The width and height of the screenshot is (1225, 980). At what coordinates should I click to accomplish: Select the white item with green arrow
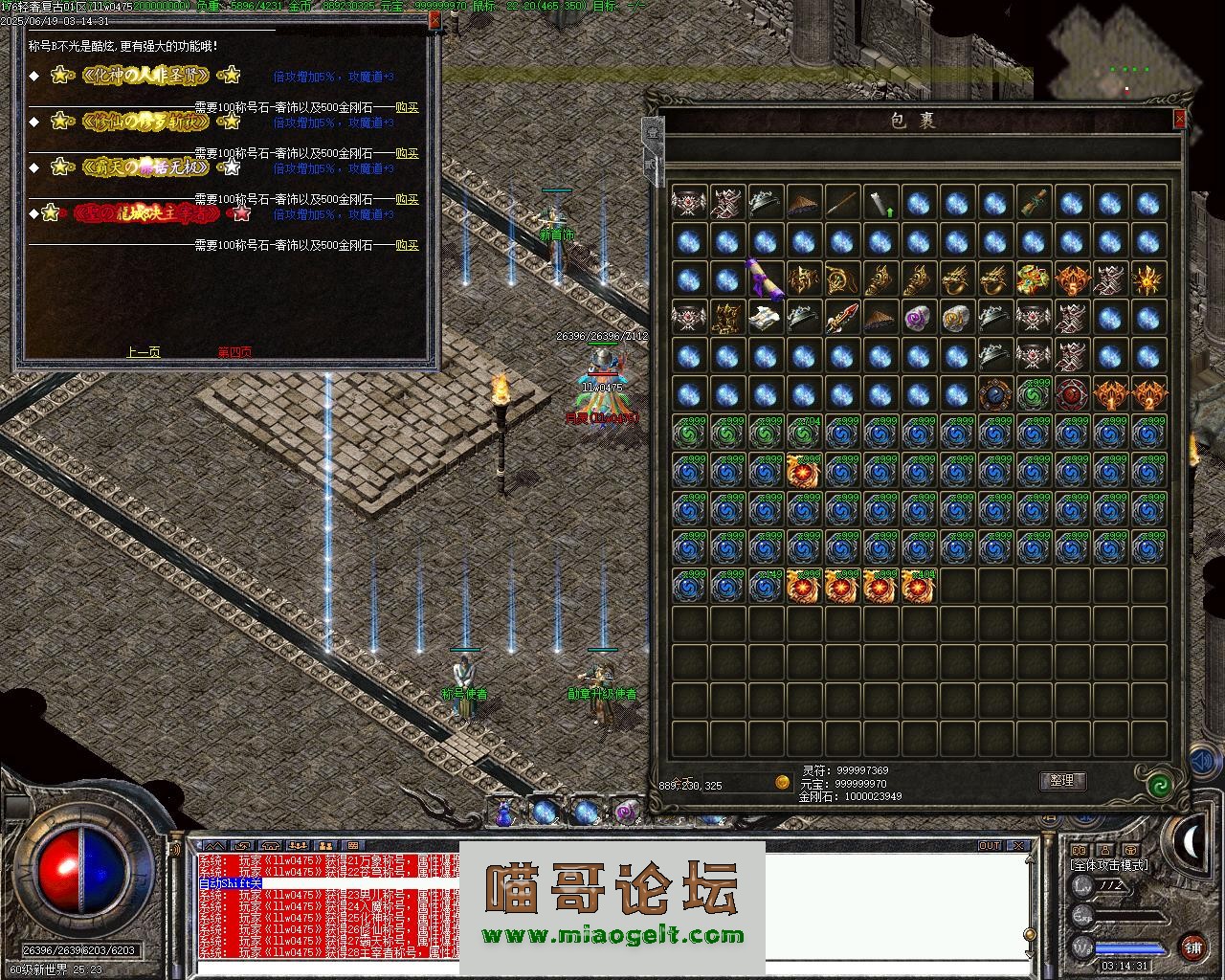tap(880, 203)
